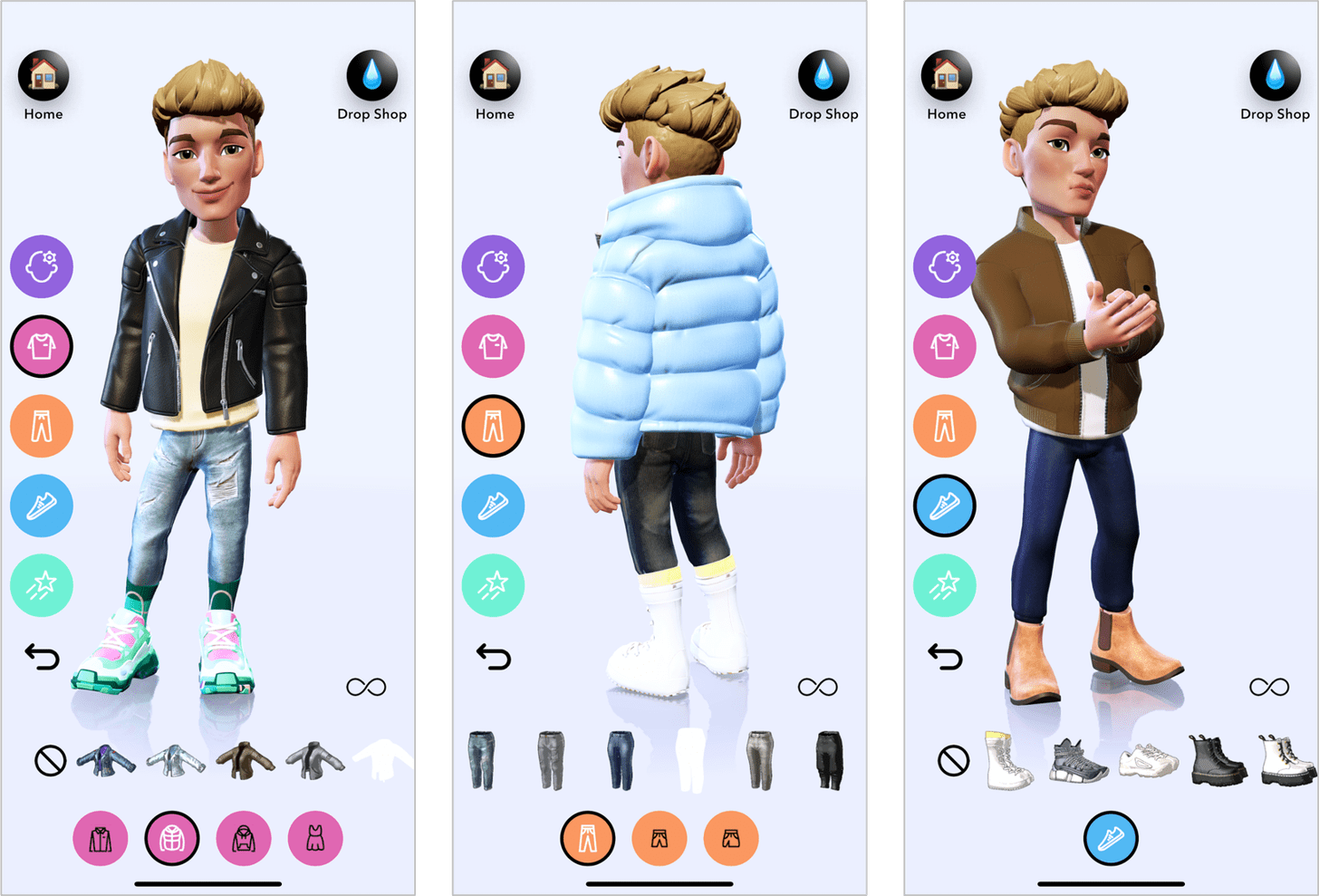Select the black pants thumbnail
Image resolution: width=1319 pixels, height=896 pixels.
(x=829, y=760)
